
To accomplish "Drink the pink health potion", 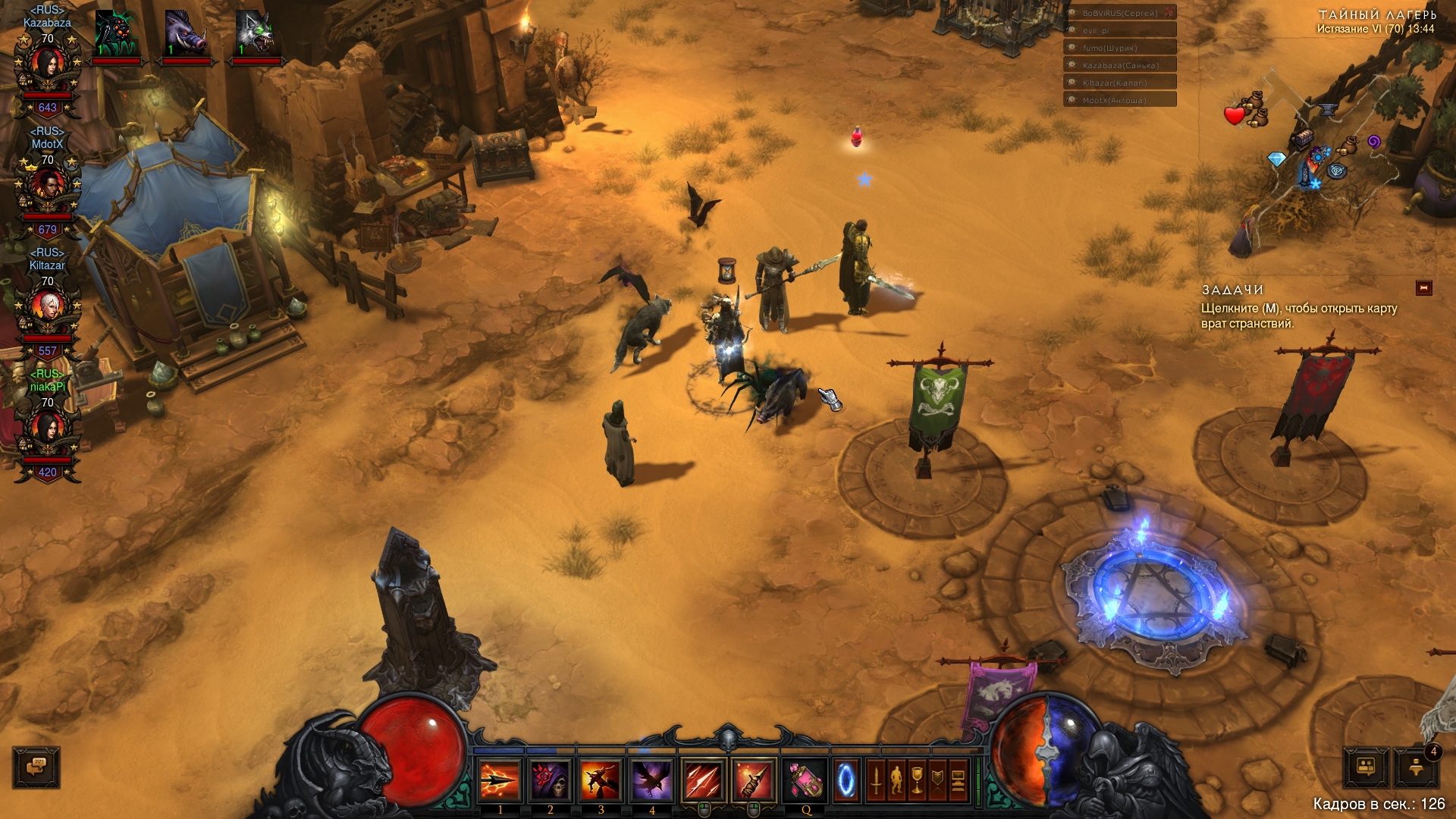I will [x=805, y=780].
